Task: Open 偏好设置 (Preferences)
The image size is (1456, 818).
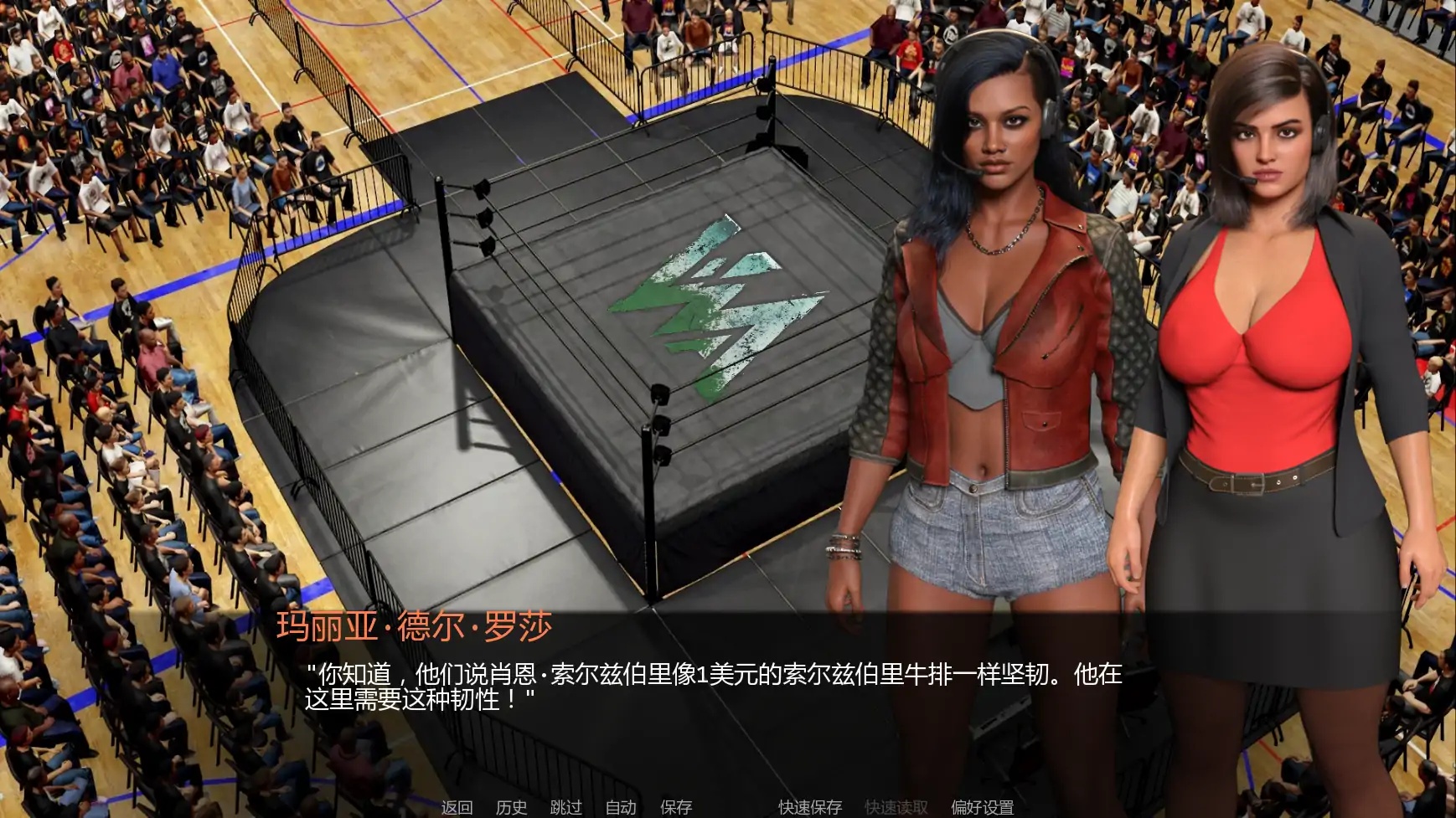Action: click(982, 807)
